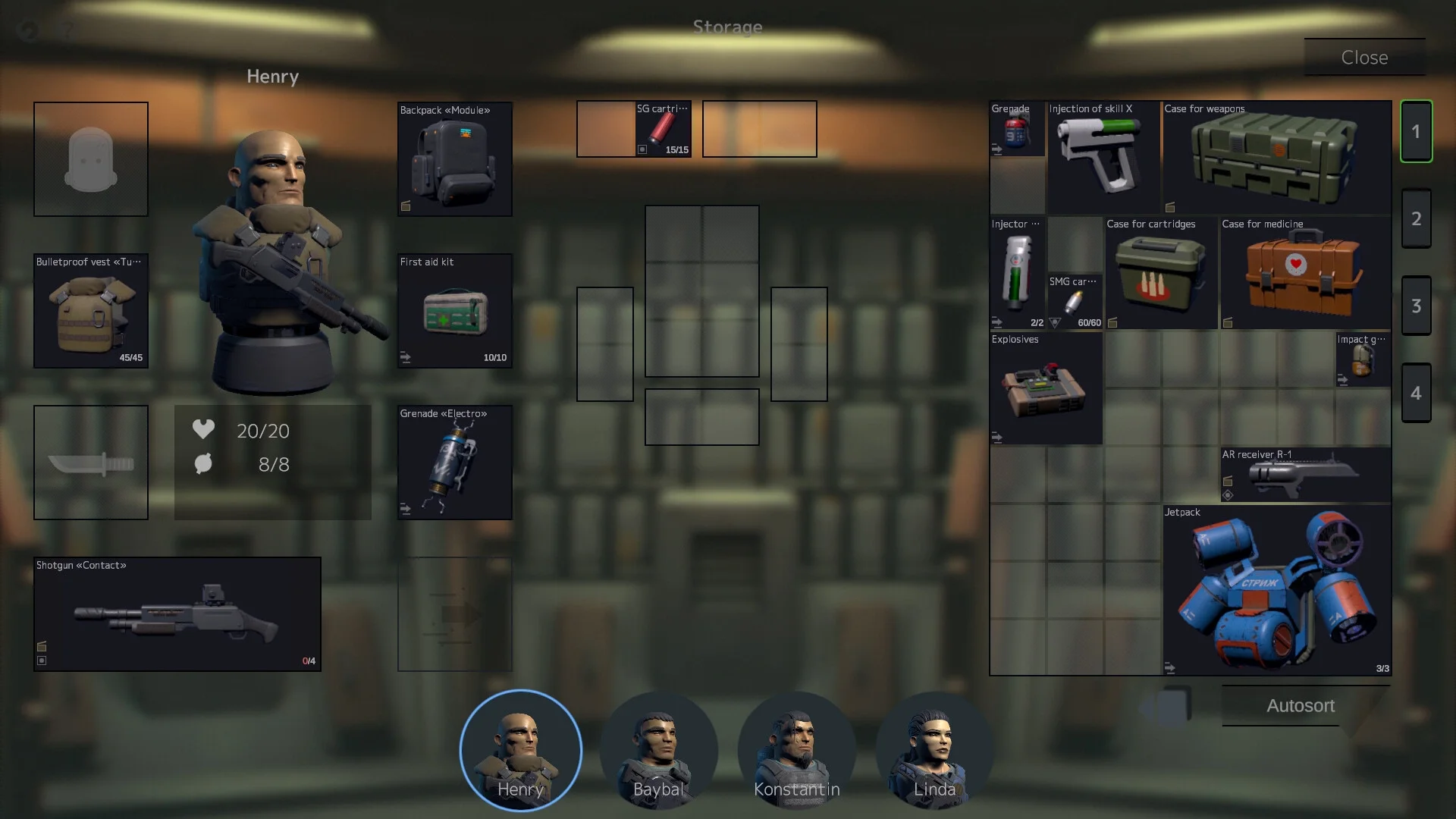Click the Bulletproof vest equipment slot
Viewport: 1456px width, 819px height.
[x=91, y=311]
